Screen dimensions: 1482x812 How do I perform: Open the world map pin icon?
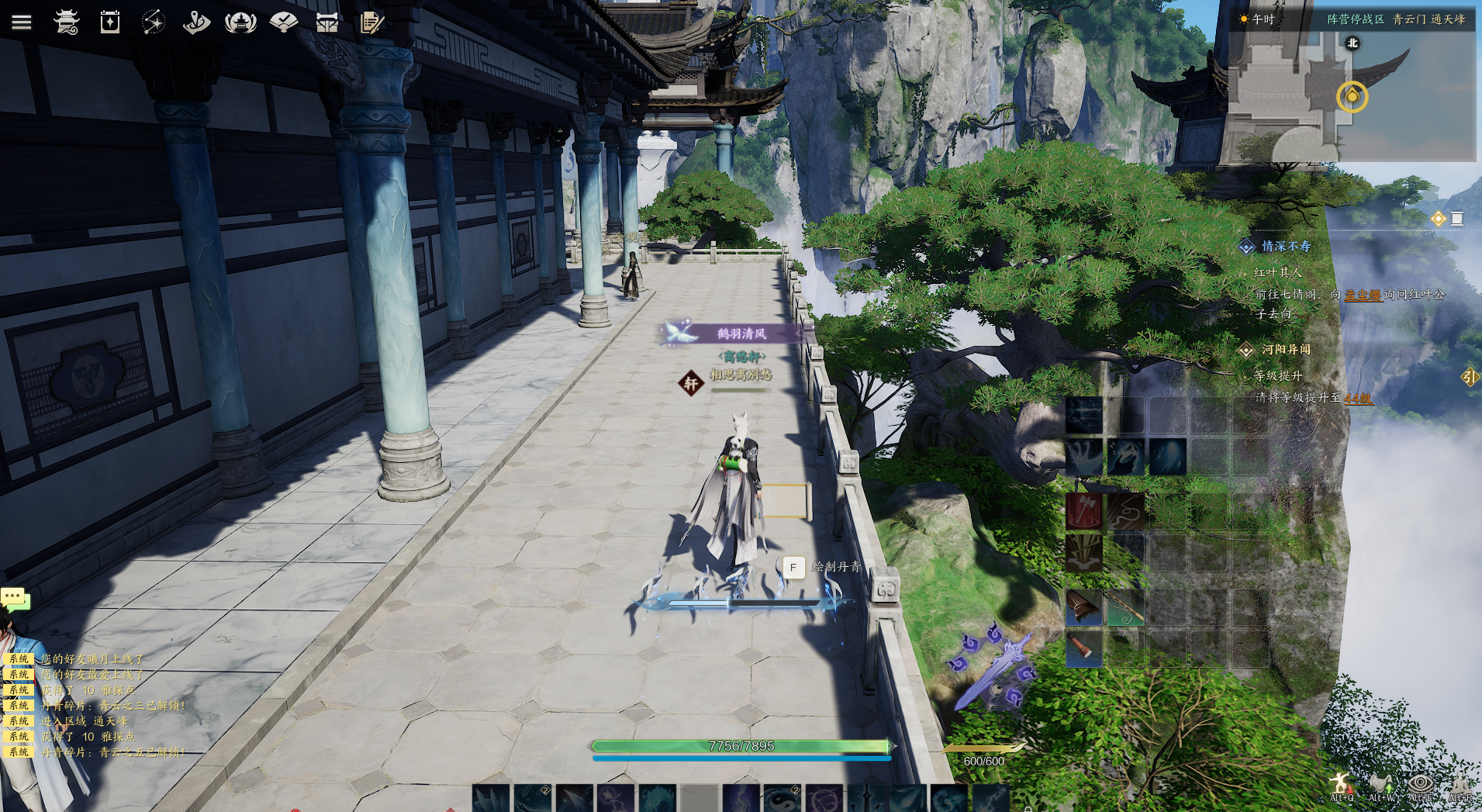197,22
